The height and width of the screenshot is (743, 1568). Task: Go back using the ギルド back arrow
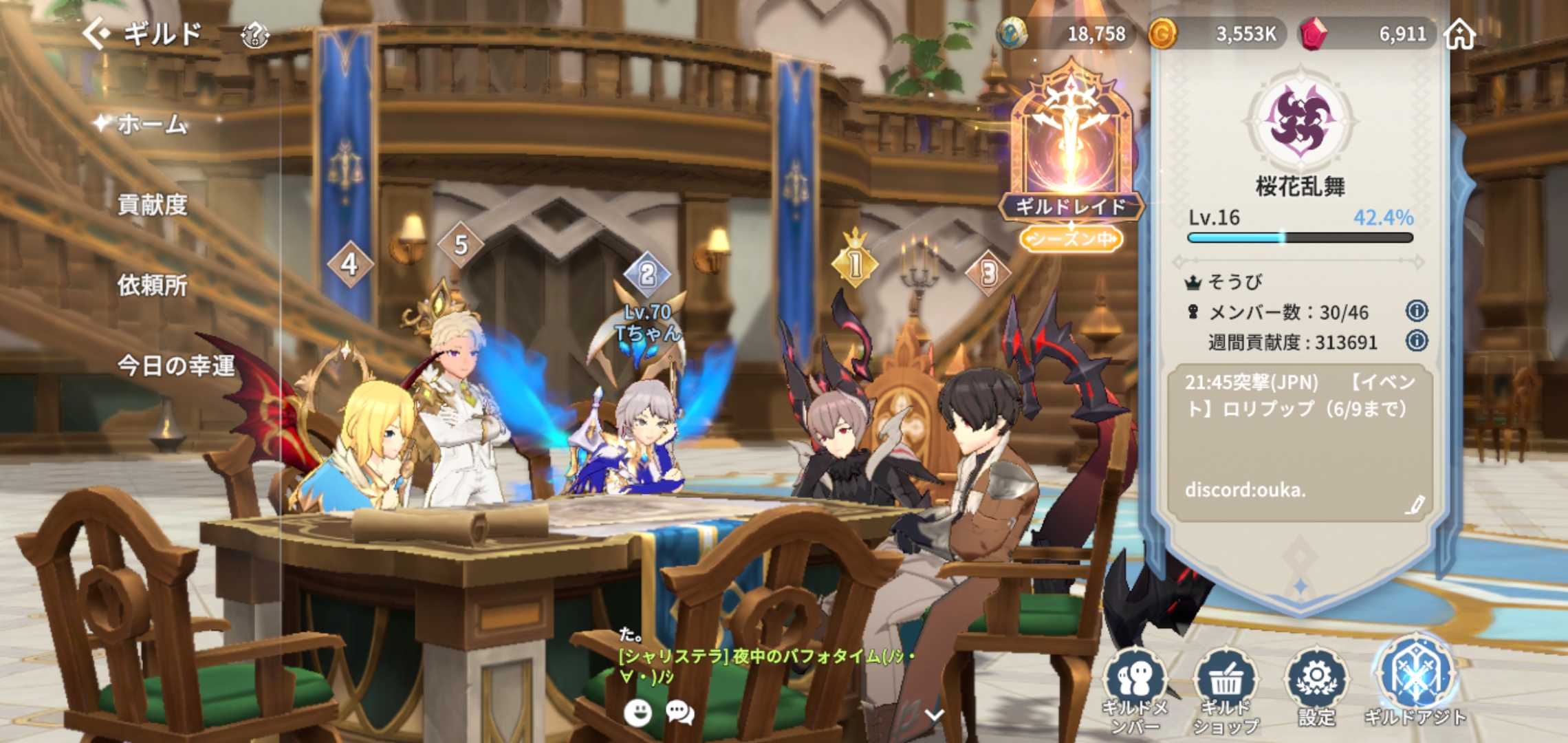coord(96,33)
